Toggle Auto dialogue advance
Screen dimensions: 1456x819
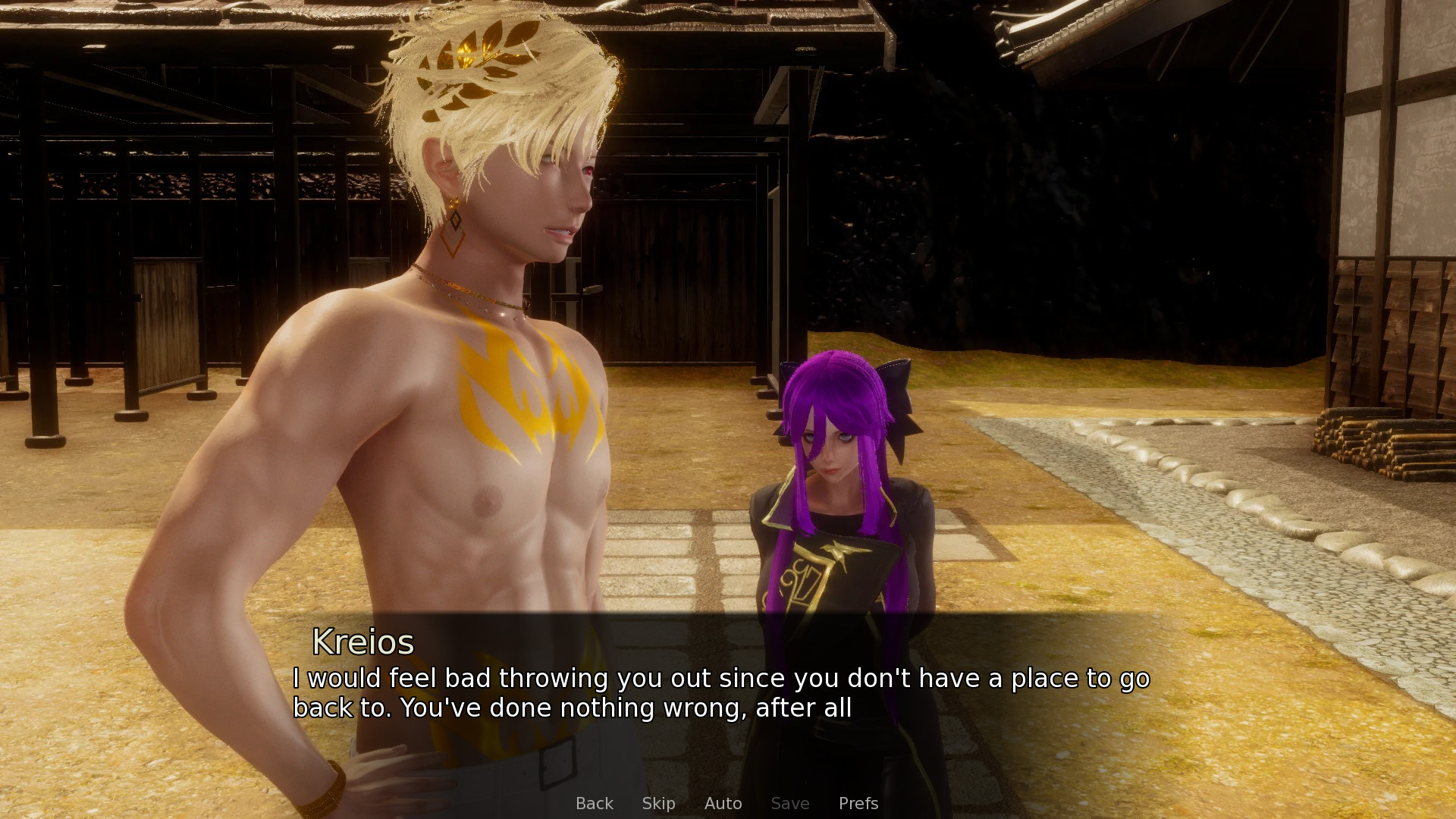click(x=723, y=803)
